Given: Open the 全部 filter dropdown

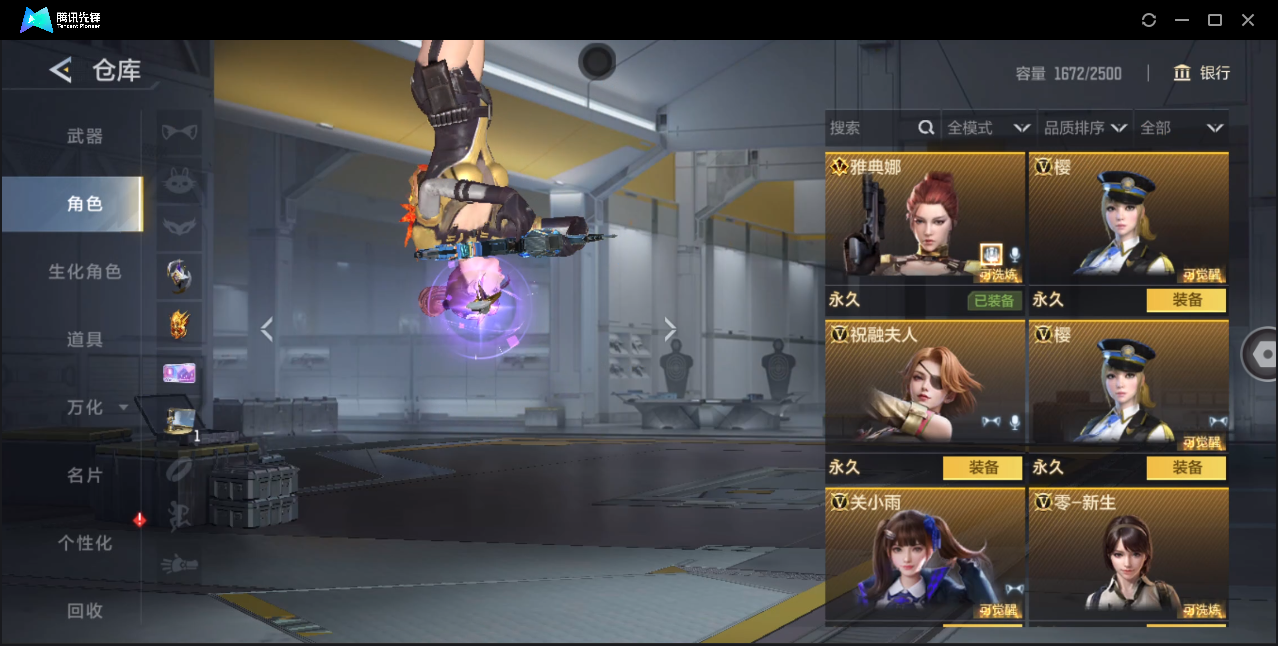Looking at the screenshot, I should (x=1181, y=128).
